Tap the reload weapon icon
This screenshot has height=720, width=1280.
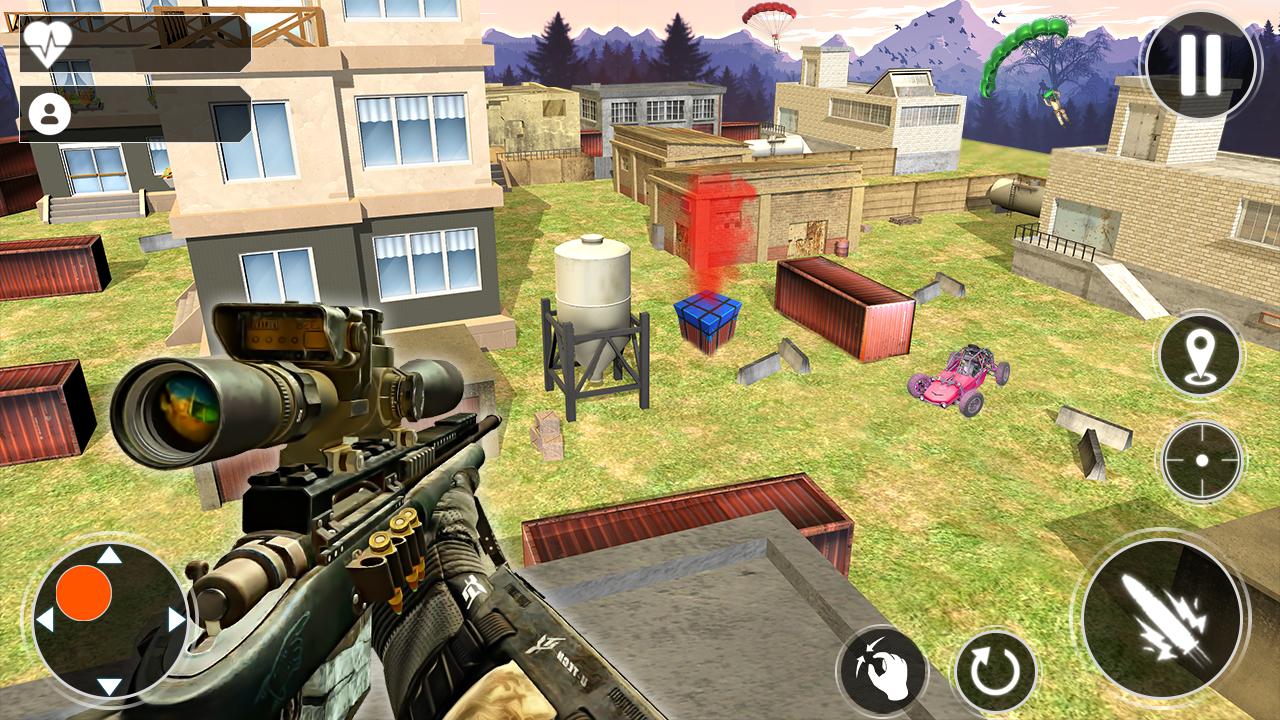[994, 668]
